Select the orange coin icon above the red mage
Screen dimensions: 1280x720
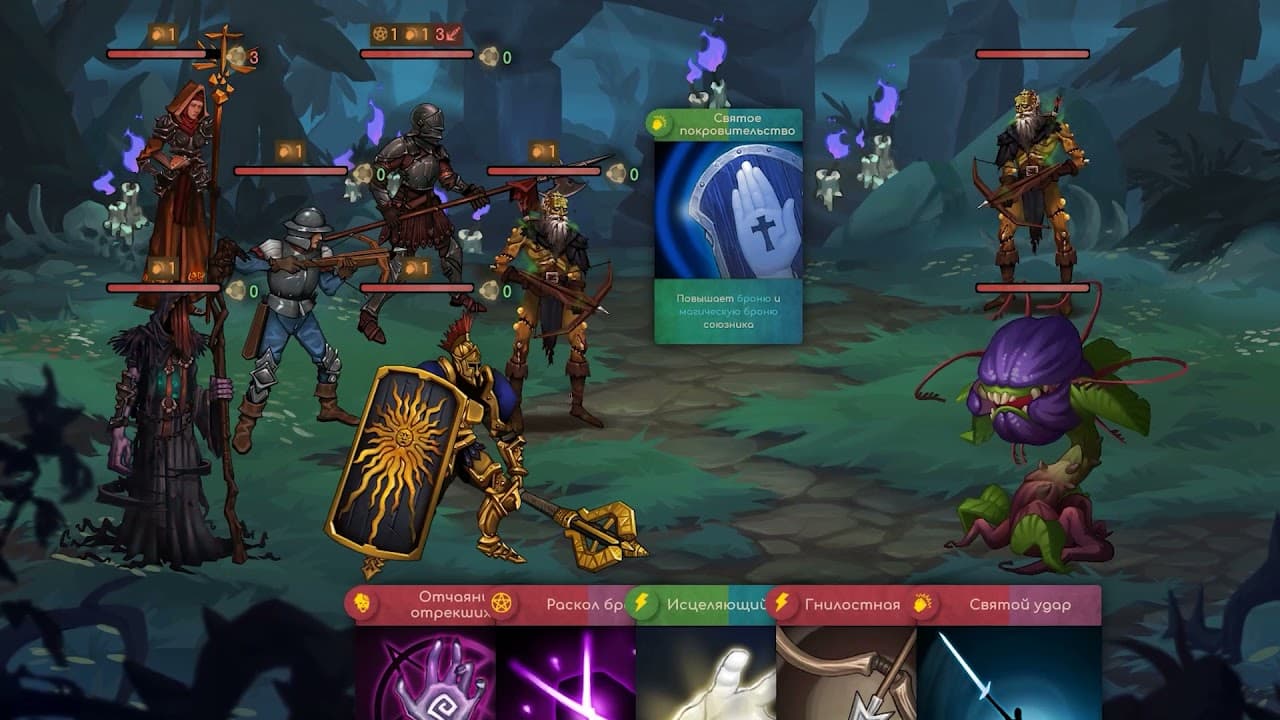point(155,35)
